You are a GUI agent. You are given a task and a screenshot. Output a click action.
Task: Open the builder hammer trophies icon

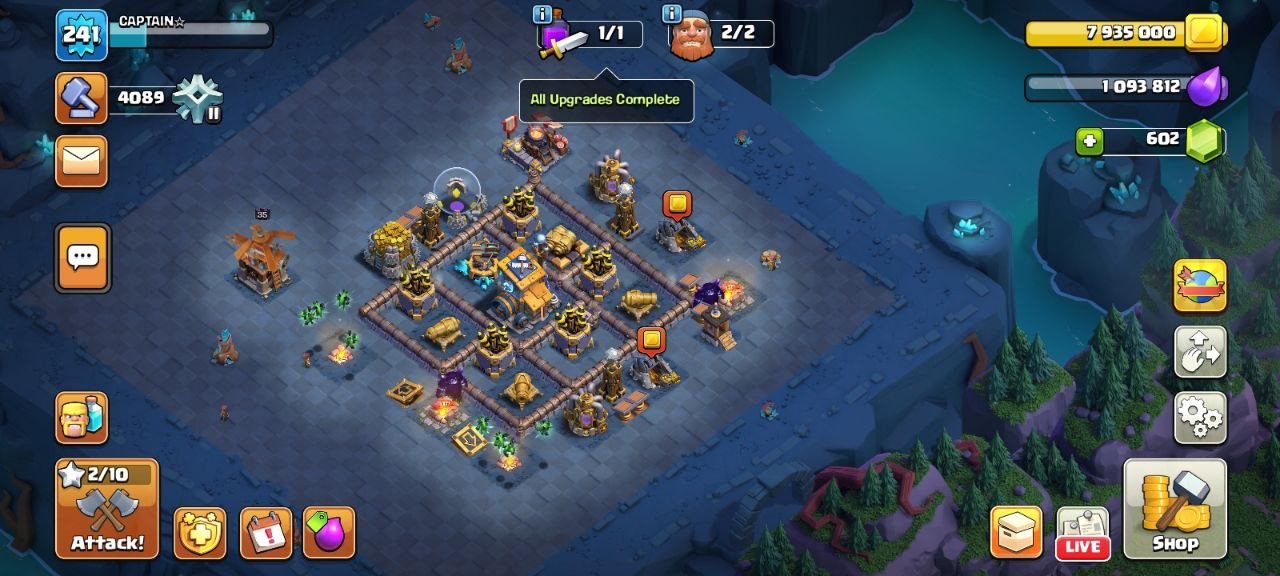[x=82, y=98]
